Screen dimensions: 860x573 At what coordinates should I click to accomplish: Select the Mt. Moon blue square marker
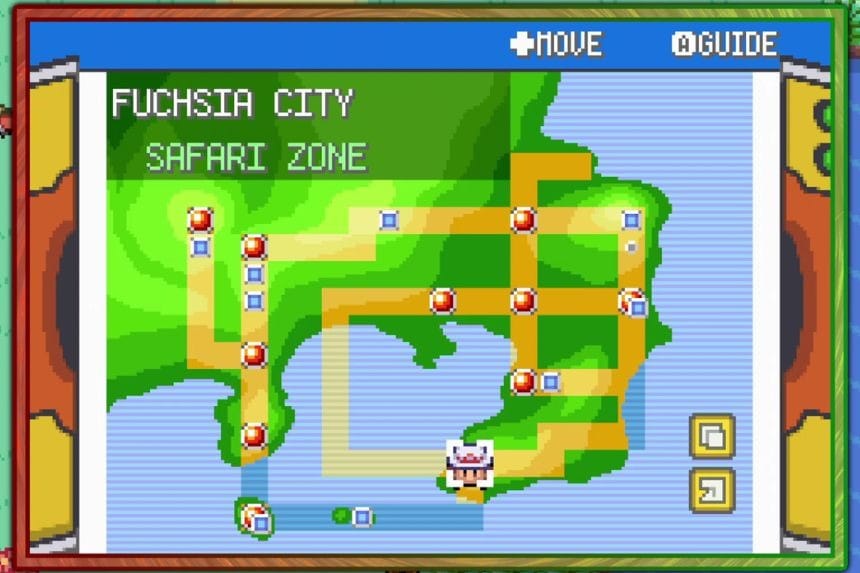pyautogui.click(x=389, y=220)
